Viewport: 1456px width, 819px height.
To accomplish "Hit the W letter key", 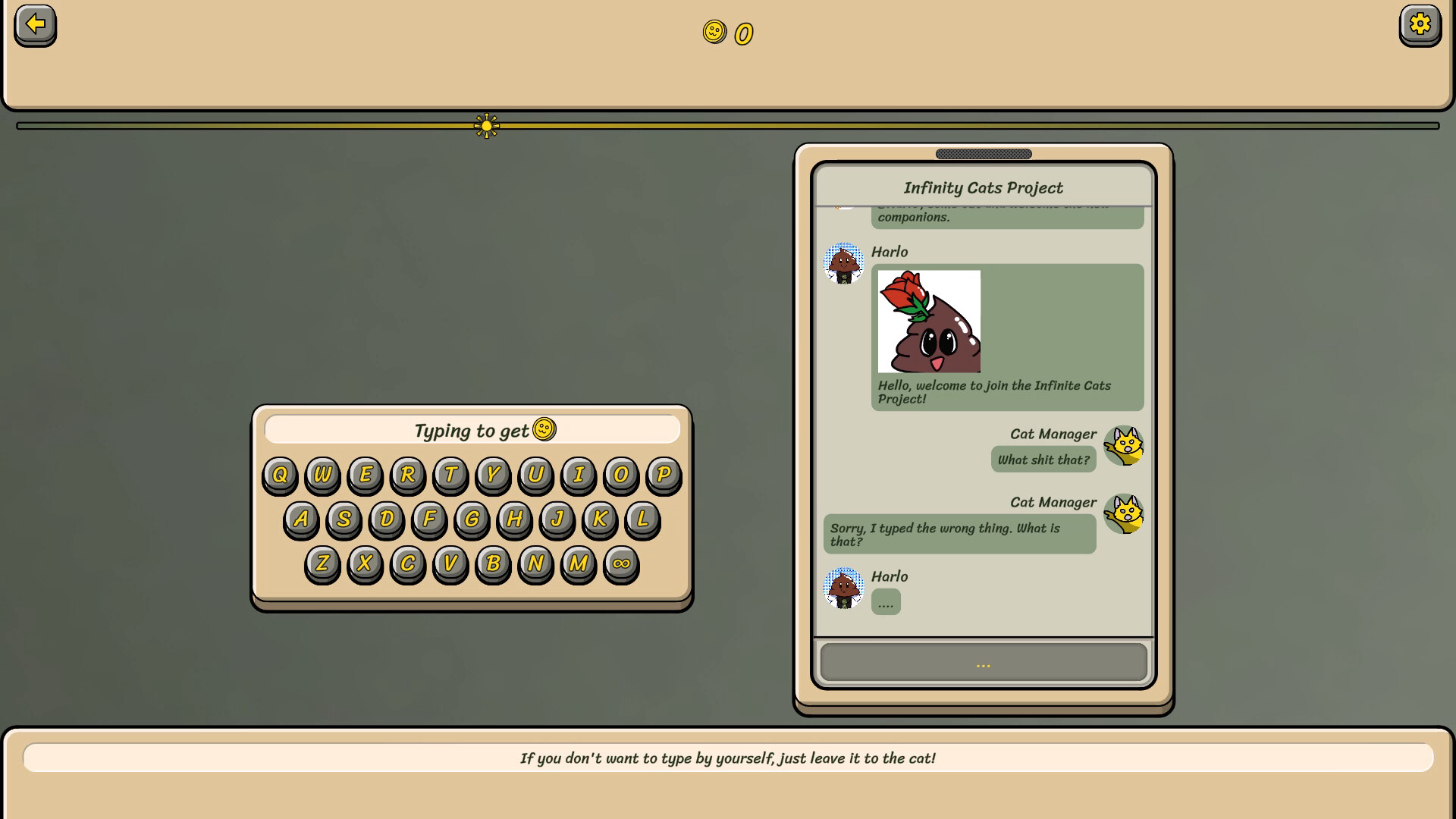I will click(322, 475).
